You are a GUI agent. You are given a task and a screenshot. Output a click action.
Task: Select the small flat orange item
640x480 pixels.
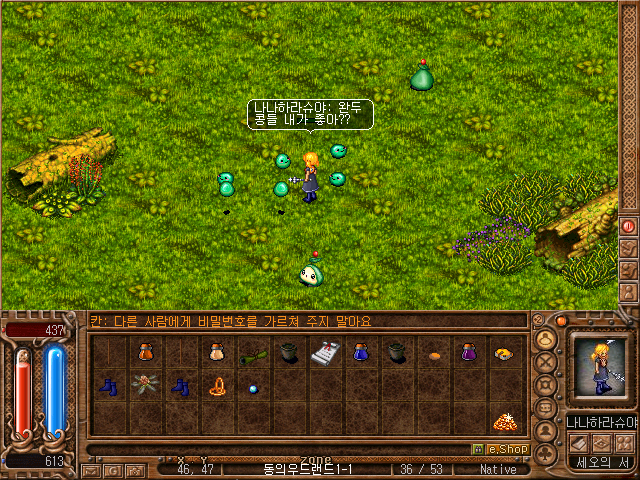433,355
